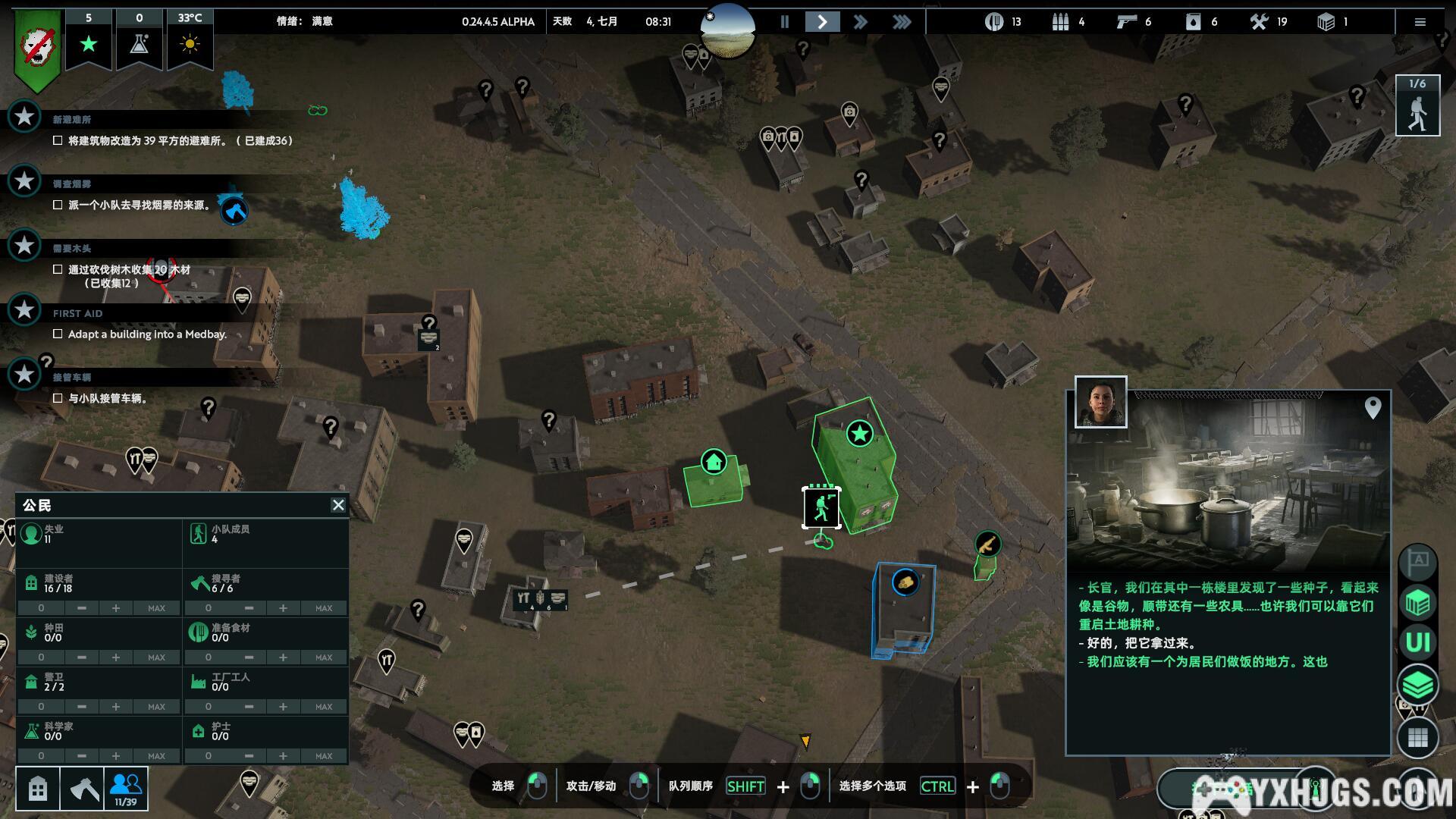This screenshot has width=1456, height=819.
Task: Toggle the UI visibility button
Action: 1417,643
